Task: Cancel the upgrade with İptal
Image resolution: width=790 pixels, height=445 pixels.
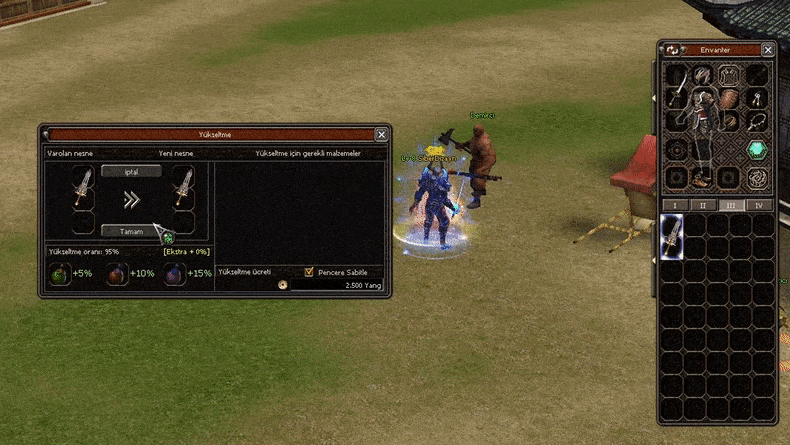Action: 131,171
